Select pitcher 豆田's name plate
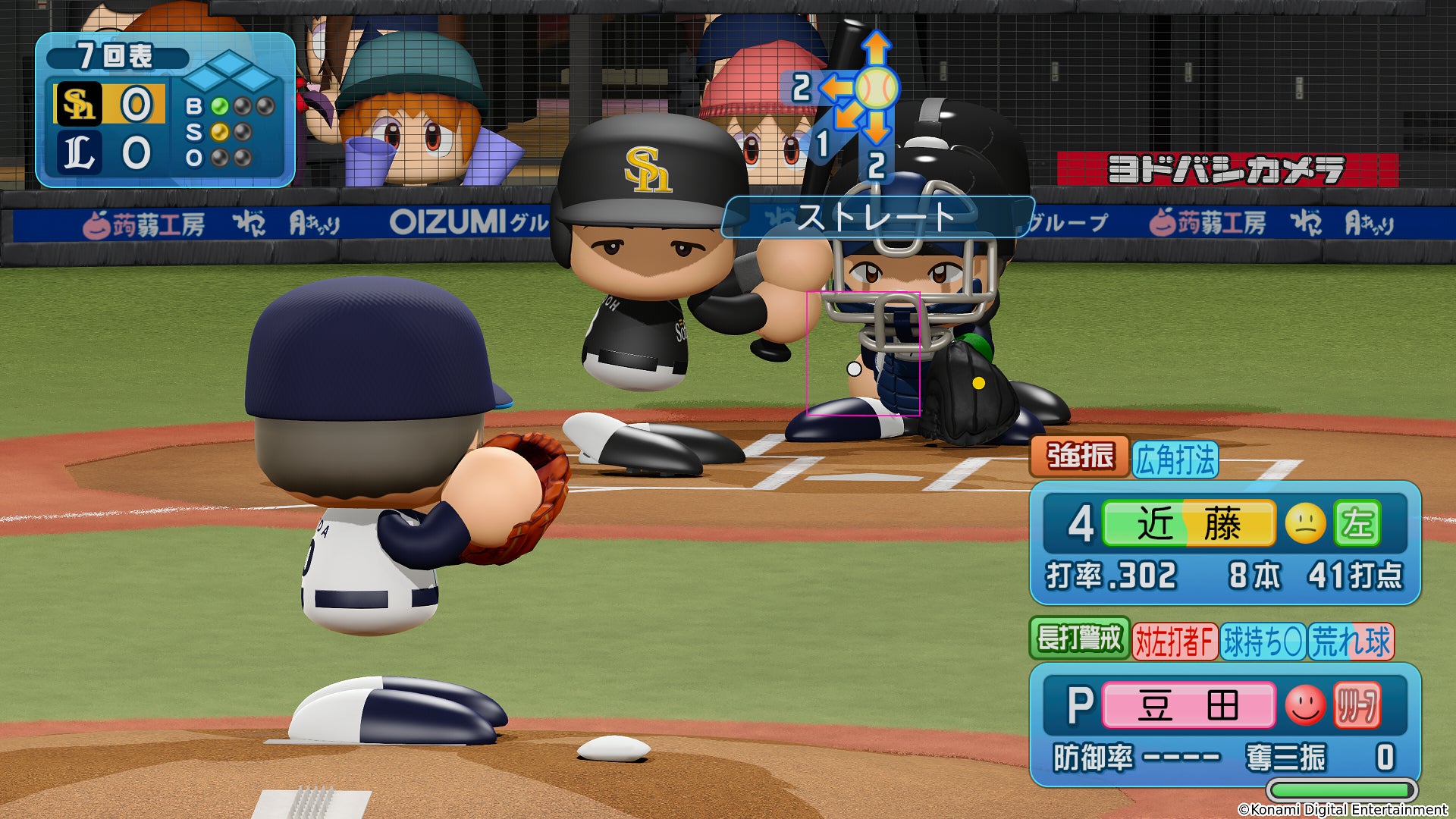The height and width of the screenshot is (819, 1456). tap(1188, 705)
